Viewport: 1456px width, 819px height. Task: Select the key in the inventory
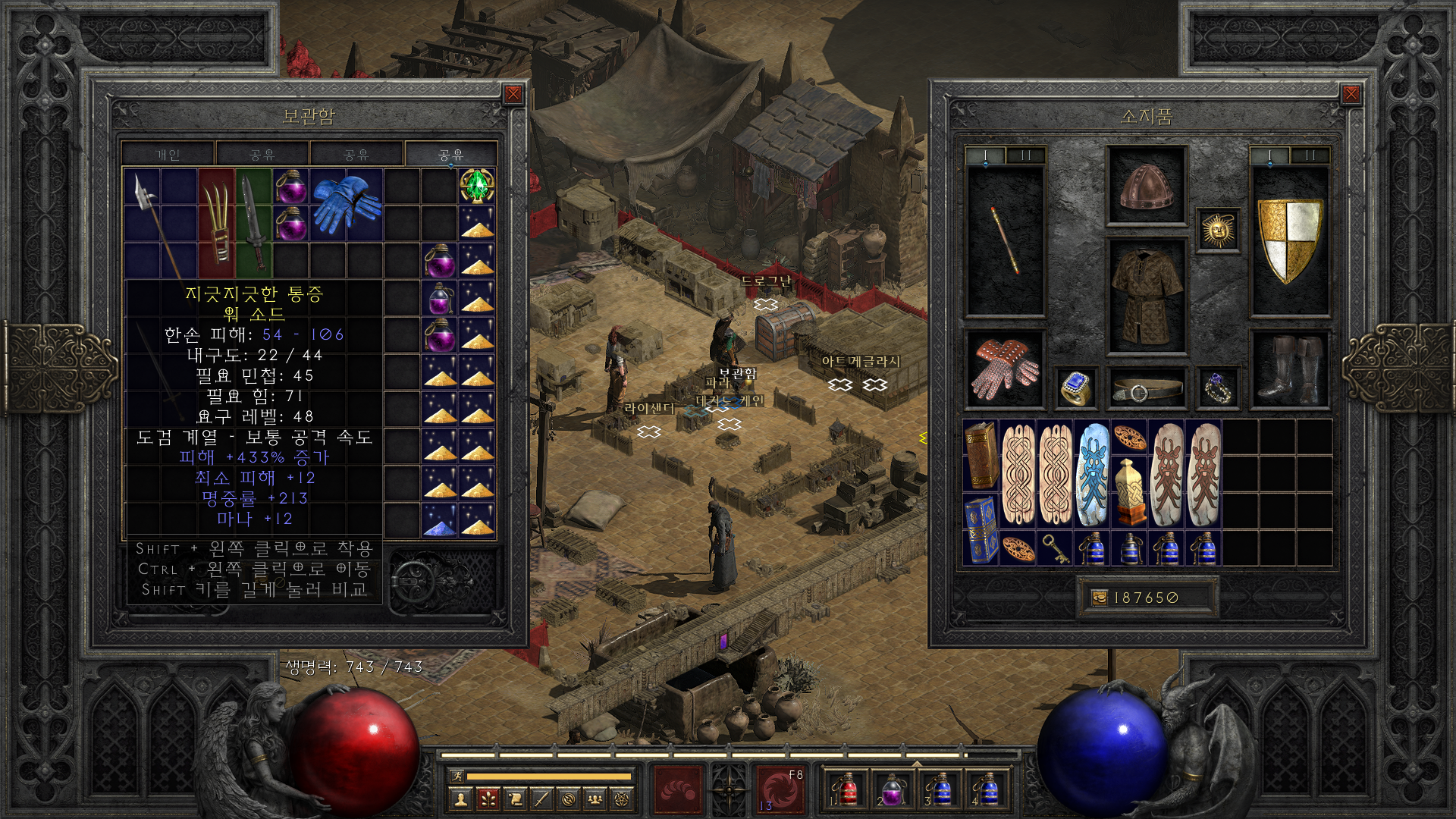pos(1055,548)
